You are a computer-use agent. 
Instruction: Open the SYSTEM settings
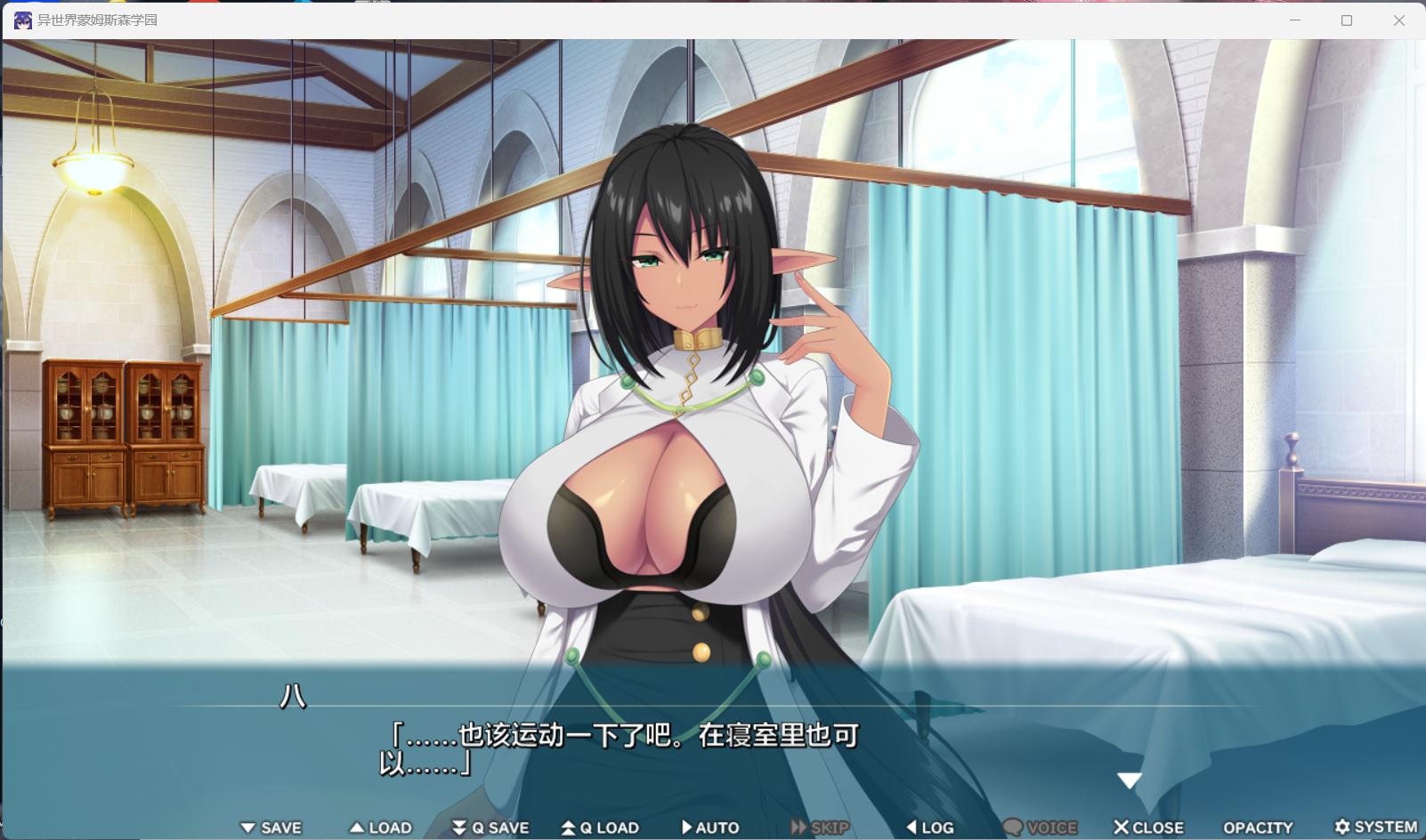click(1375, 828)
